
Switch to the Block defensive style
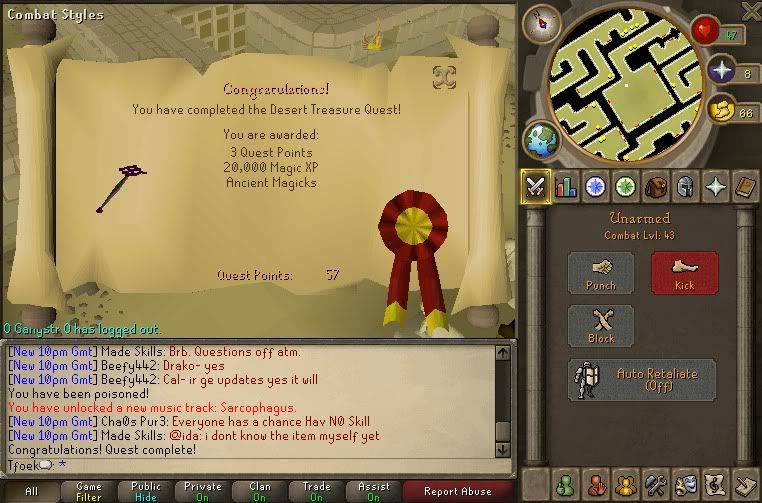[600, 326]
